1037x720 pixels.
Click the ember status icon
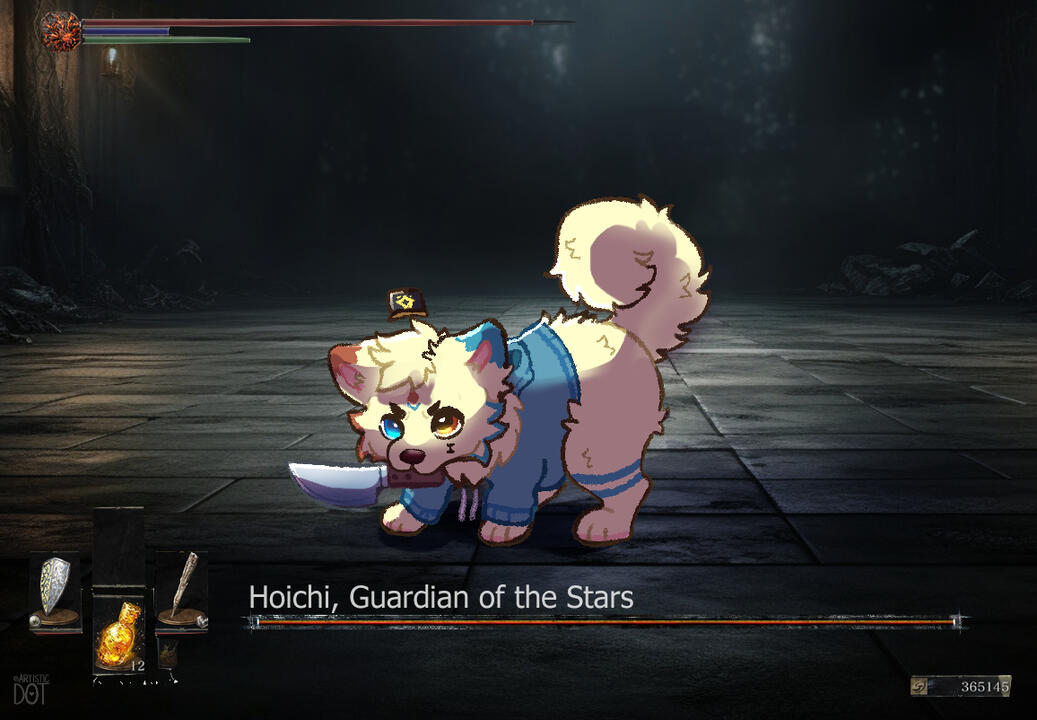click(x=60, y=30)
